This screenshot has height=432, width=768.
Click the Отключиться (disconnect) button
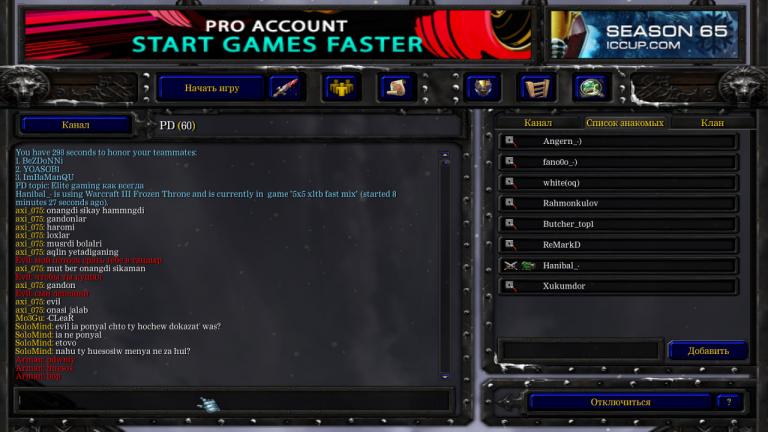click(x=619, y=402)
